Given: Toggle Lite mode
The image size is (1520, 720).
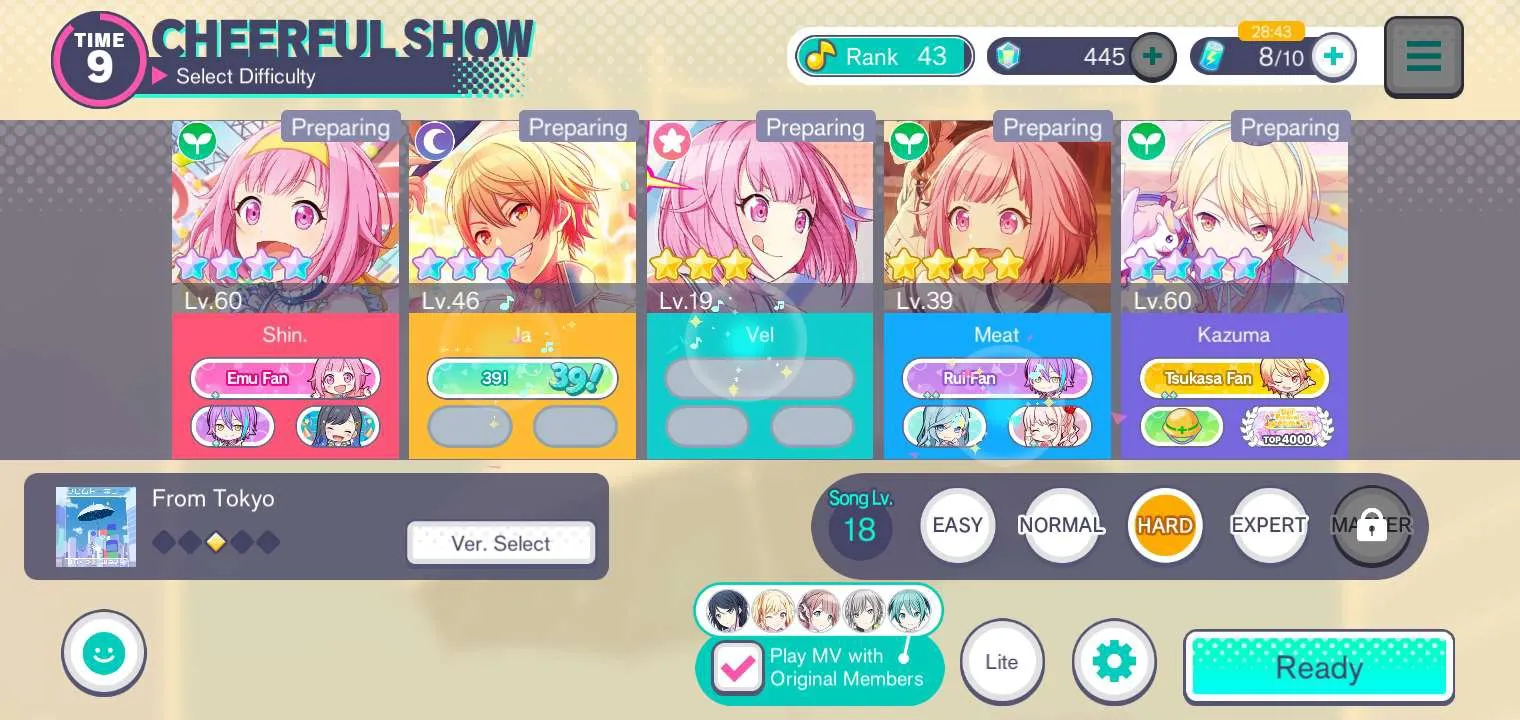Looking at the screenshot, I should [x=1001, y=661].
